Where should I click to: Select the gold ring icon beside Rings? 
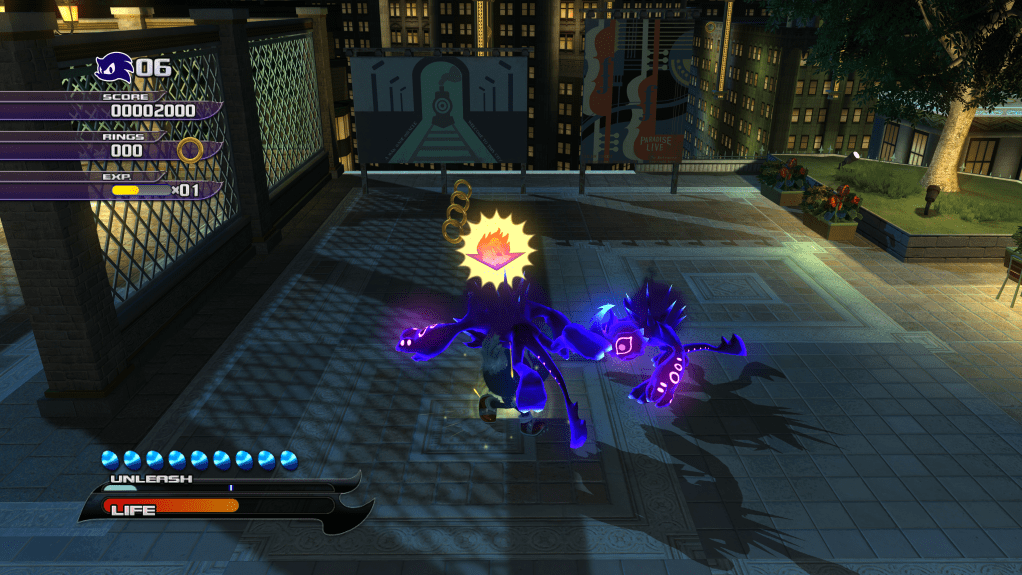[x=190, y=151]
